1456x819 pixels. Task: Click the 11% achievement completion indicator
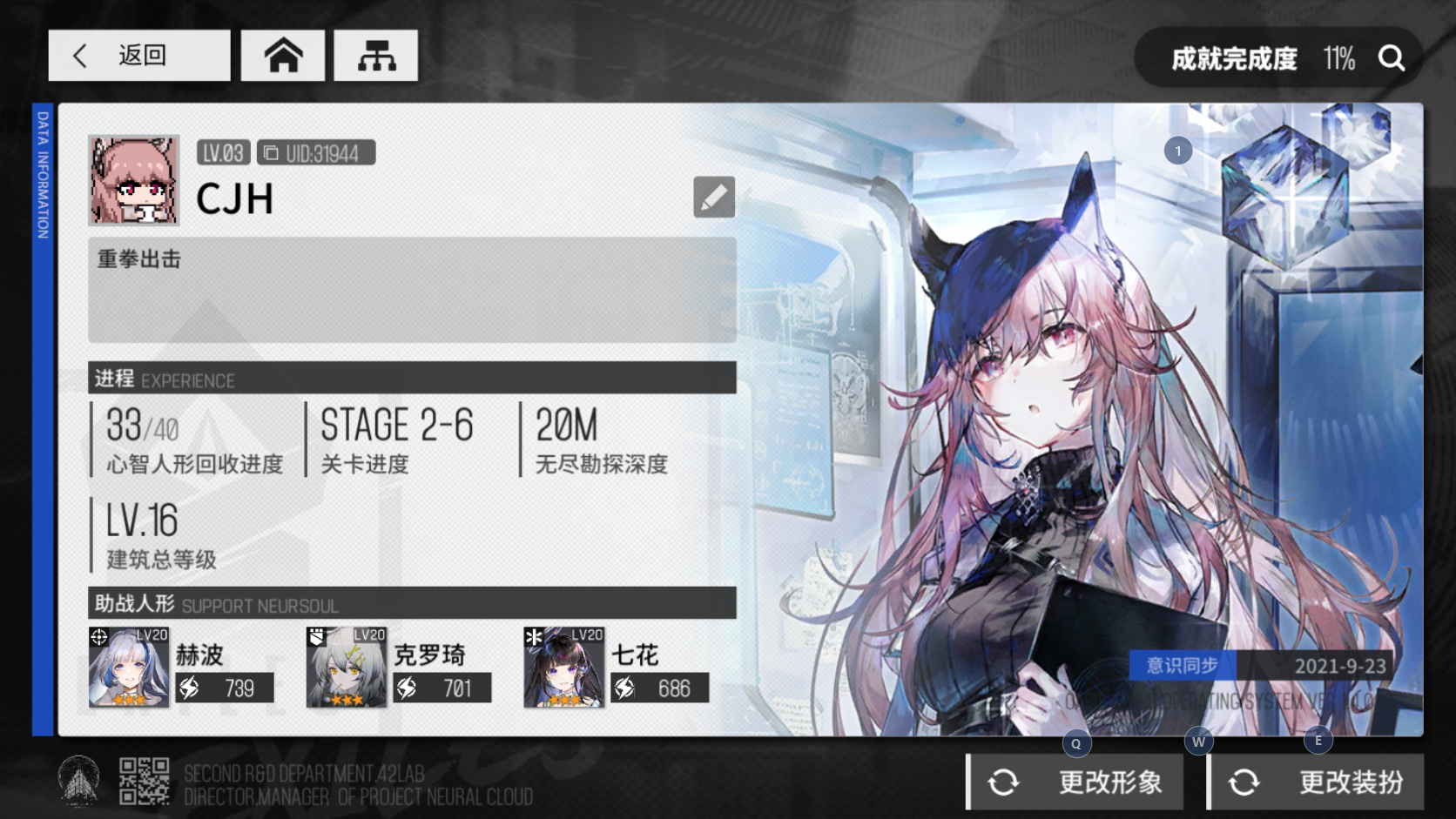pyautogui.click(x=1338, y=57)
